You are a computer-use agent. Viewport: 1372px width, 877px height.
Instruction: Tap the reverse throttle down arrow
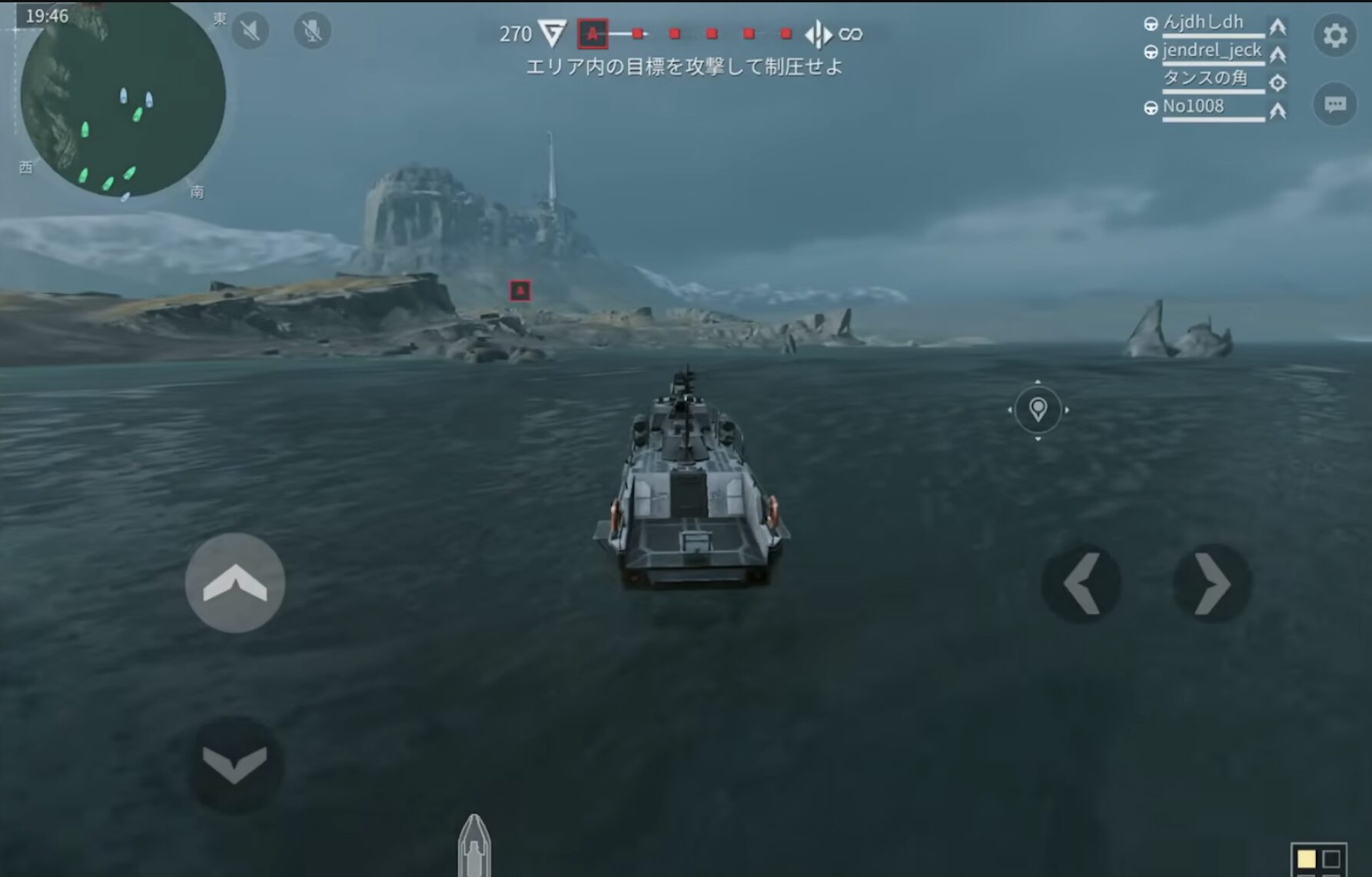(x=235, y=765)
